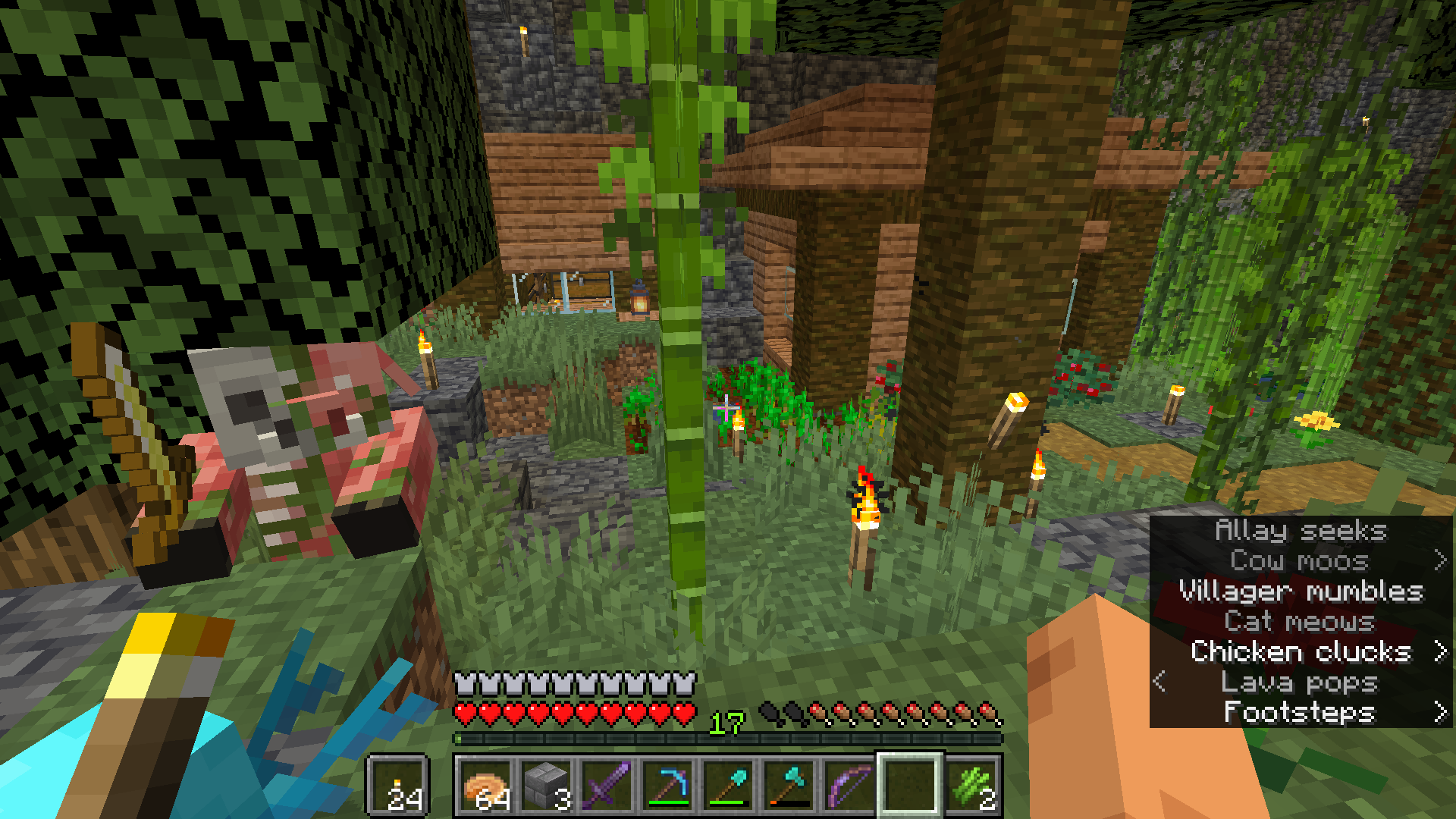Image resolution: width=1456 pixels, height=819 pixels.
Task: Click the 'Allay seeks' subtitle text
Action: coord(1300,531)
